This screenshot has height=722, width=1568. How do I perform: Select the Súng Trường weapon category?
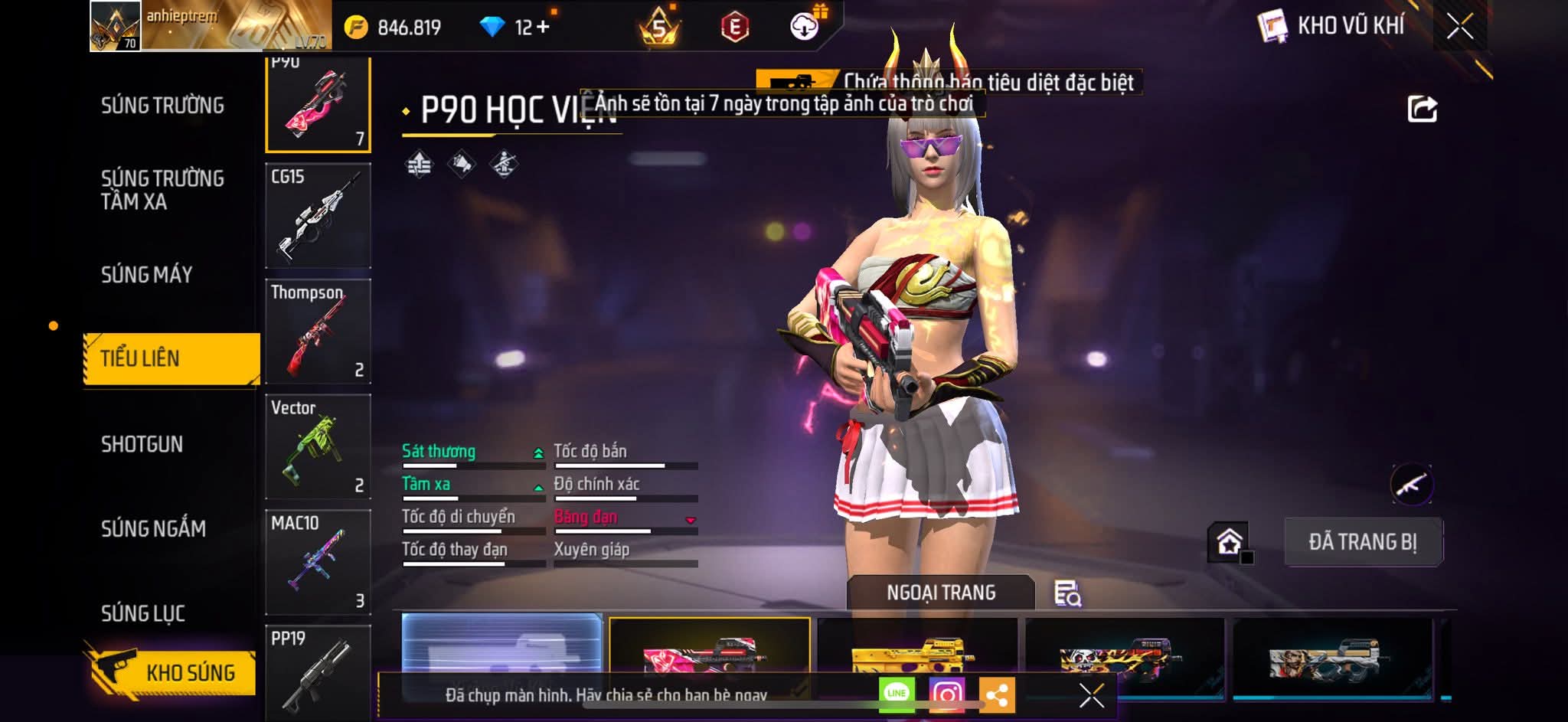(162, 105)
